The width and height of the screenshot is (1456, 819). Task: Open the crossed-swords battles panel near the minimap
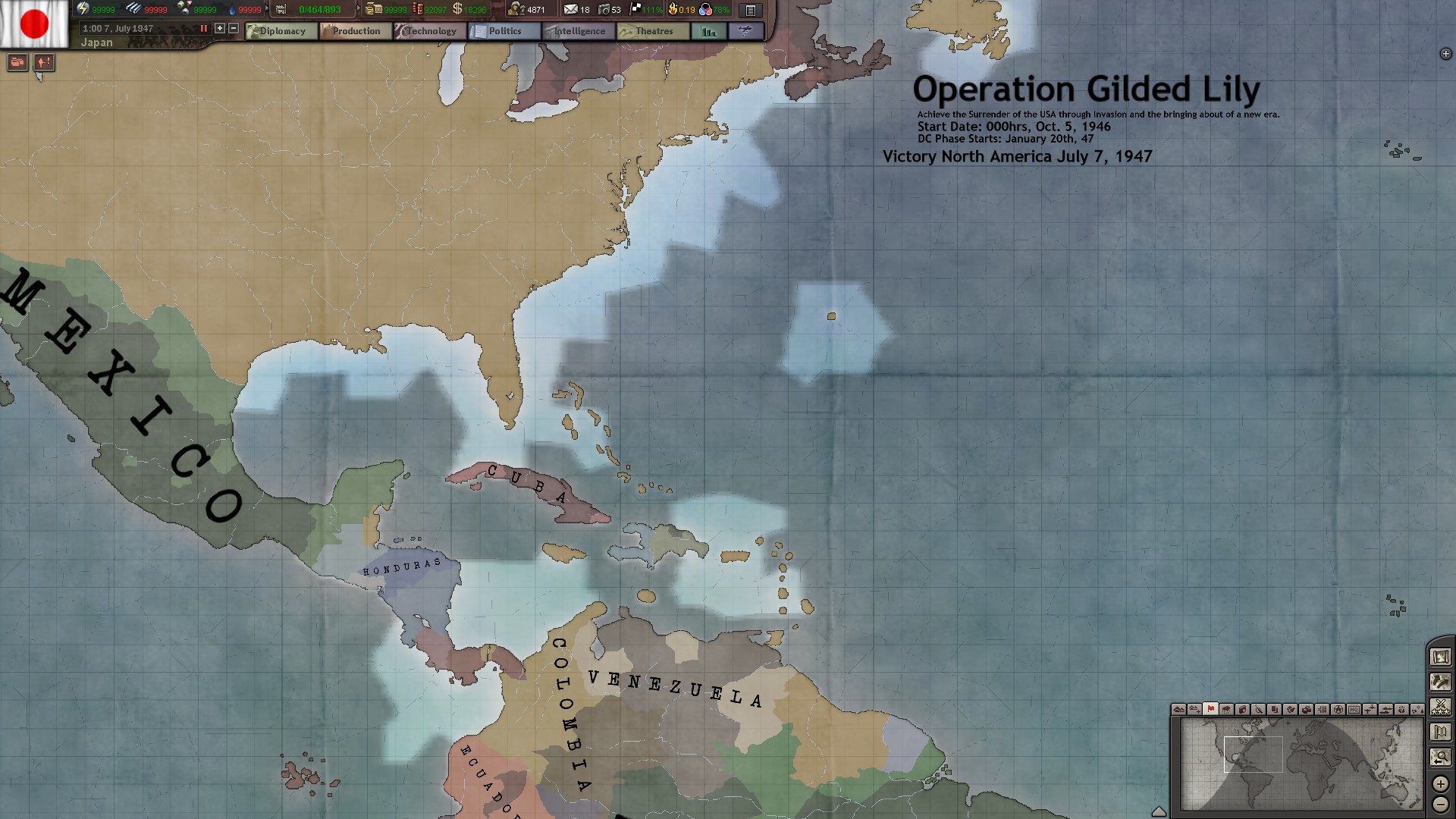pyautogui.click(x=1440, y=707)
